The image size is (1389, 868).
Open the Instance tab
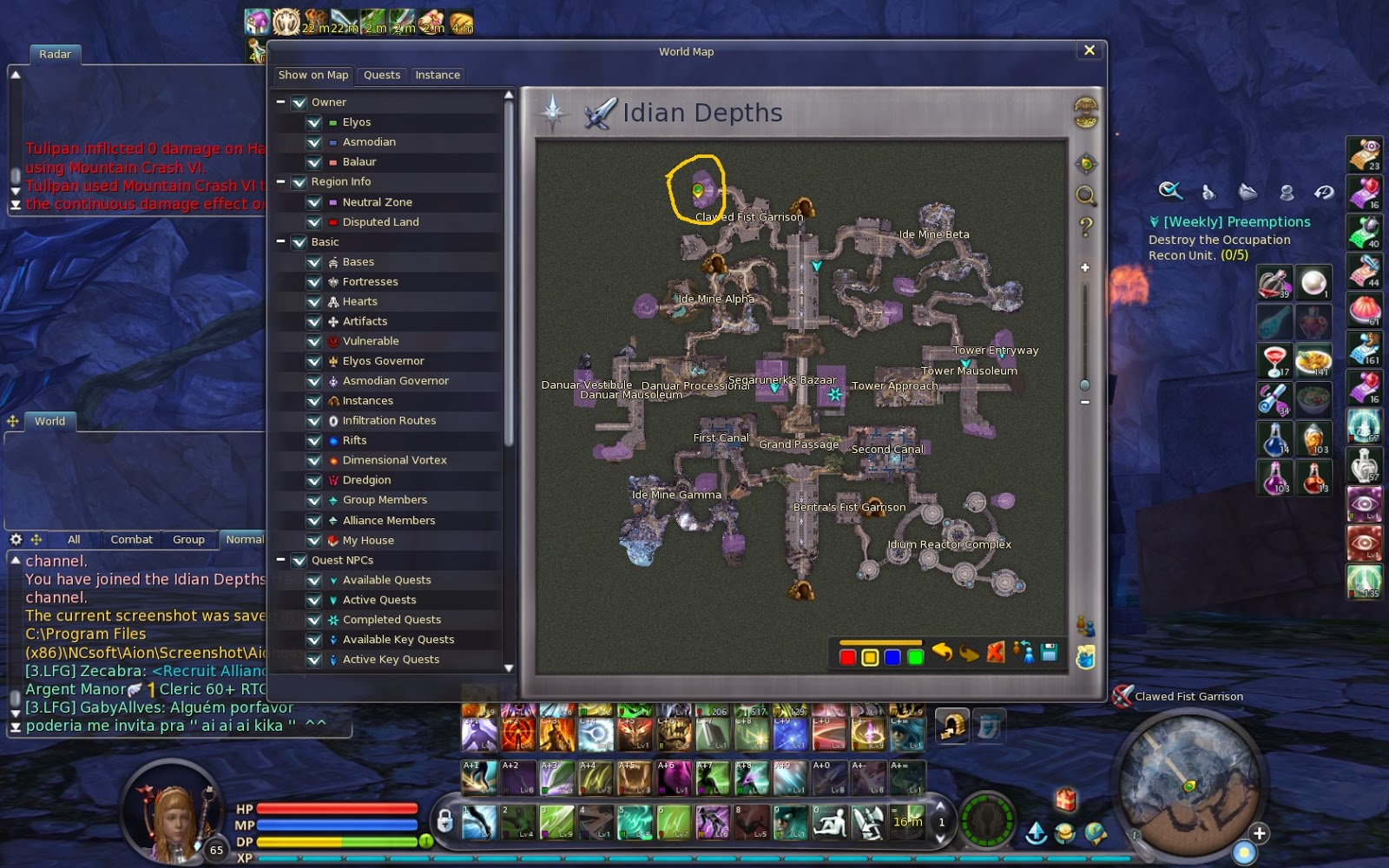(438, 76)
